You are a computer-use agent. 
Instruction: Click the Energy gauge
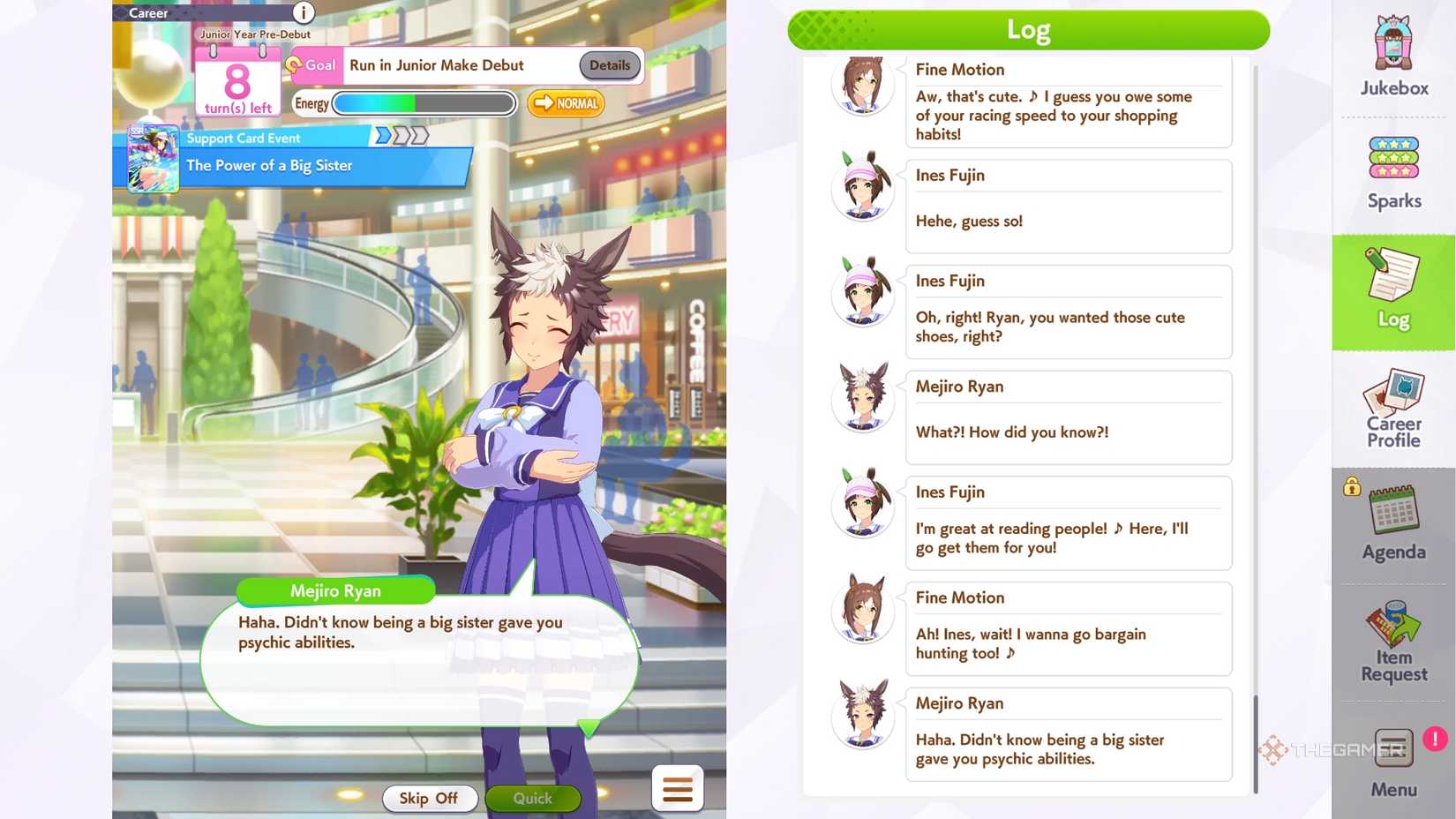point(424,103)
